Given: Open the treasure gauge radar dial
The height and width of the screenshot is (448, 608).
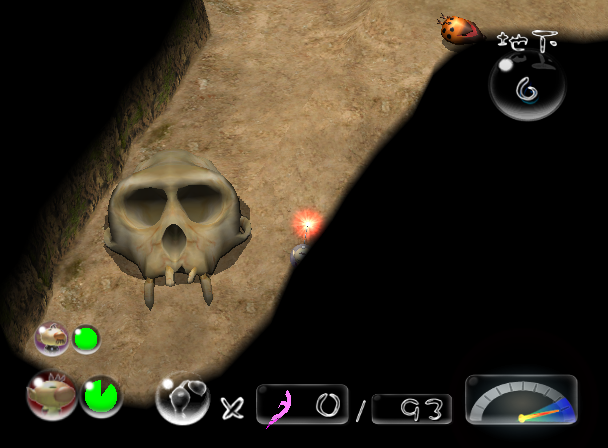Looking at the screenshot, I should pos(521,400).
